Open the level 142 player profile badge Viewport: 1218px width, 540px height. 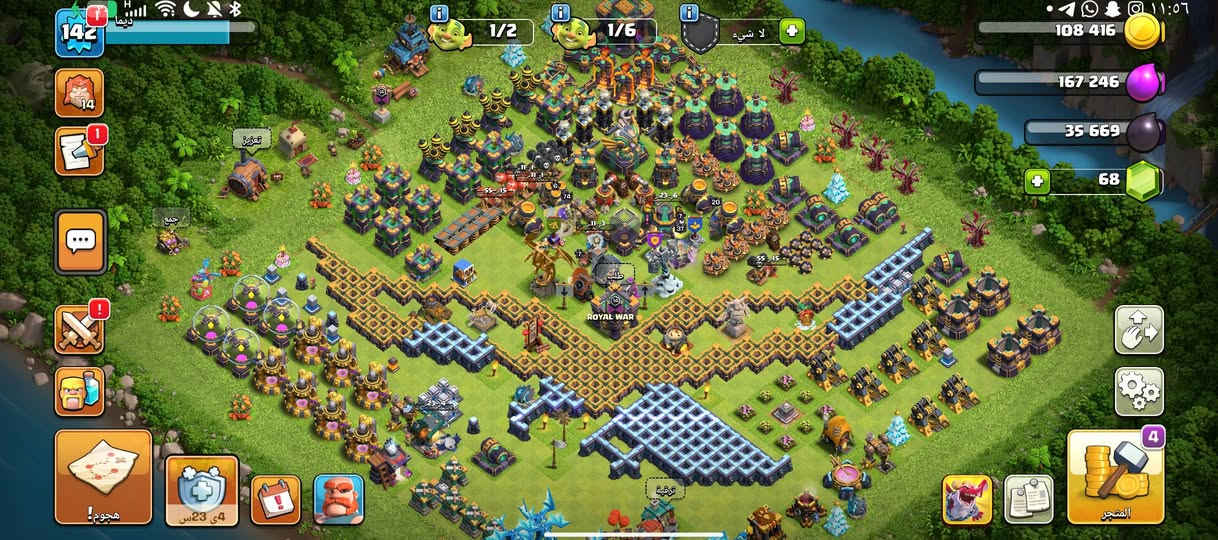click(78, 32)
